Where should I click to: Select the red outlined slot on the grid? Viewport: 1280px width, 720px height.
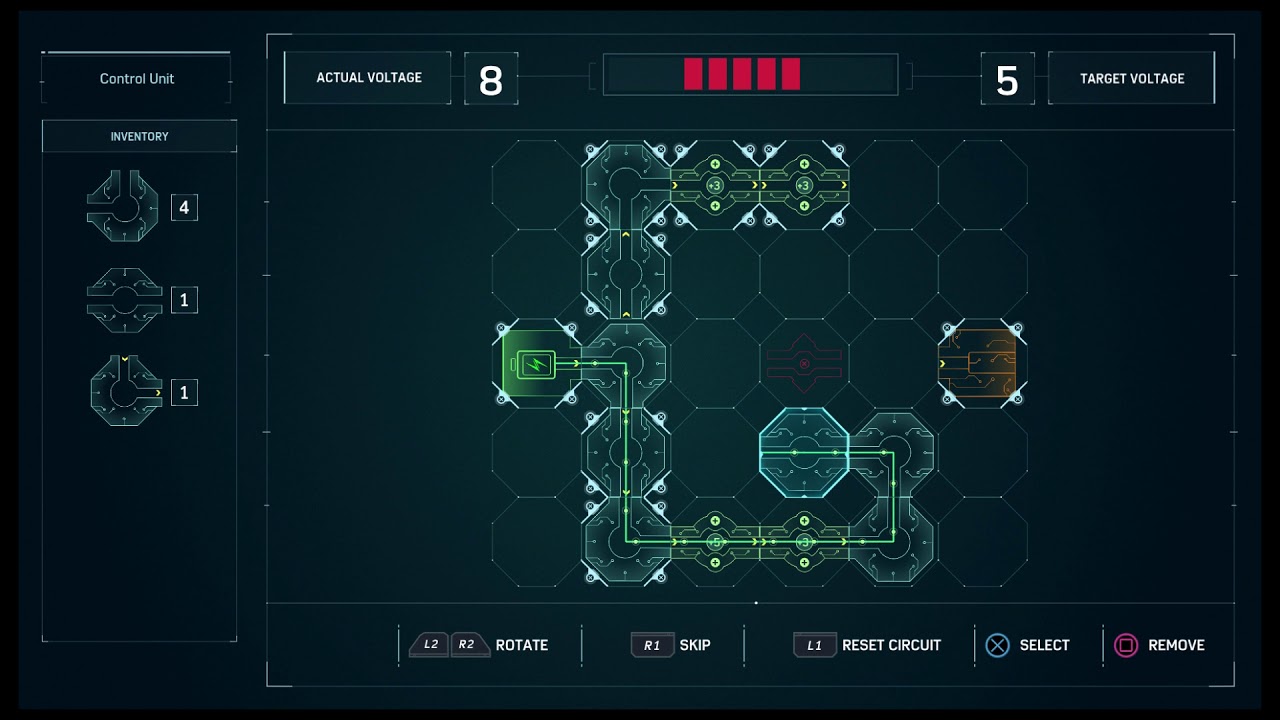click(804, 363)
